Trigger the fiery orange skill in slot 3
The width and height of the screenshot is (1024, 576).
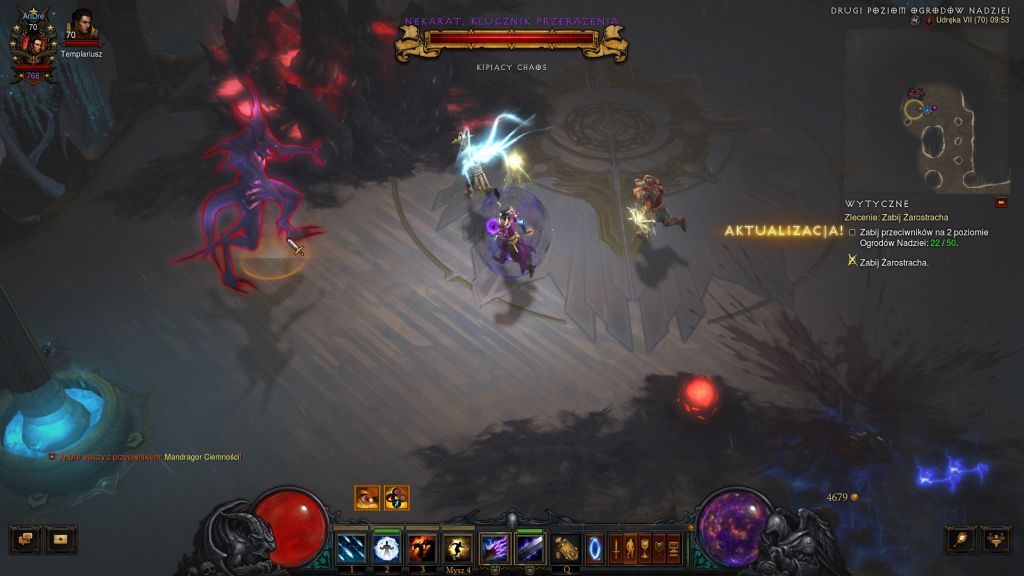point(422,548)
